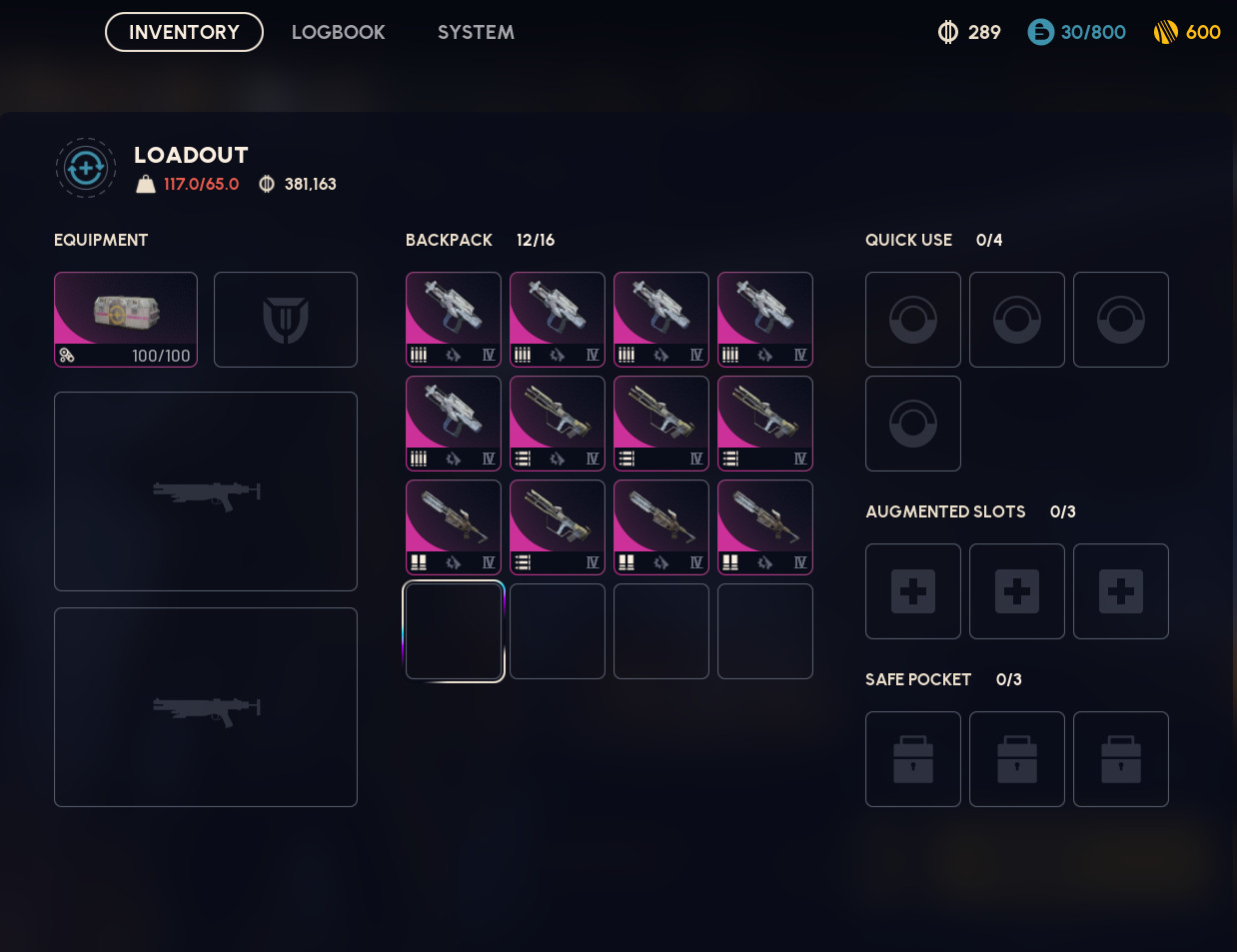Screen dimensions: 1237x952
Task: Switch to the Logbook tab
Action: [x=338, y=32]
